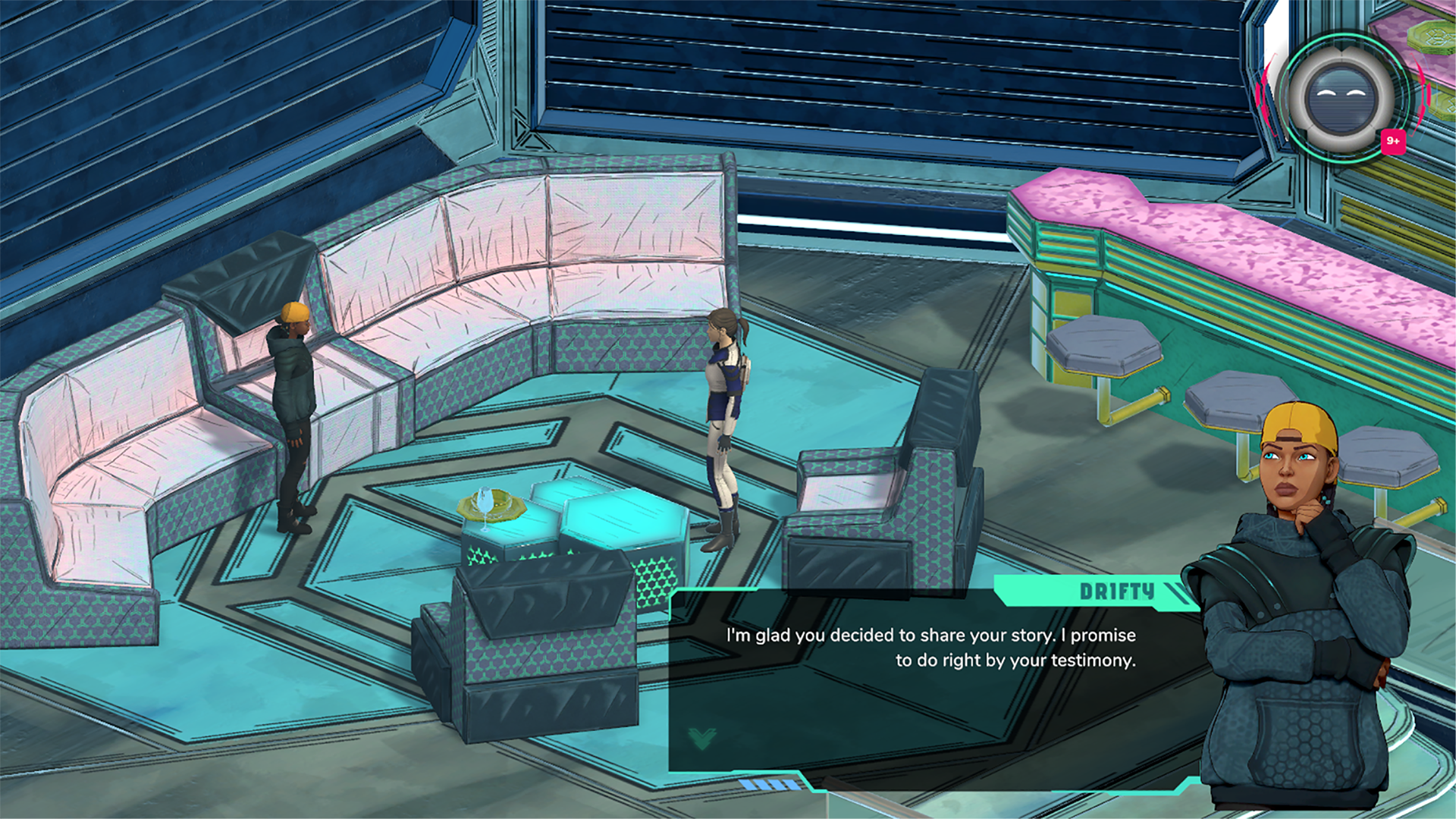Advance dialogue with the green down arrow
The image size is (1456, 819).
[x=702, y=738]
